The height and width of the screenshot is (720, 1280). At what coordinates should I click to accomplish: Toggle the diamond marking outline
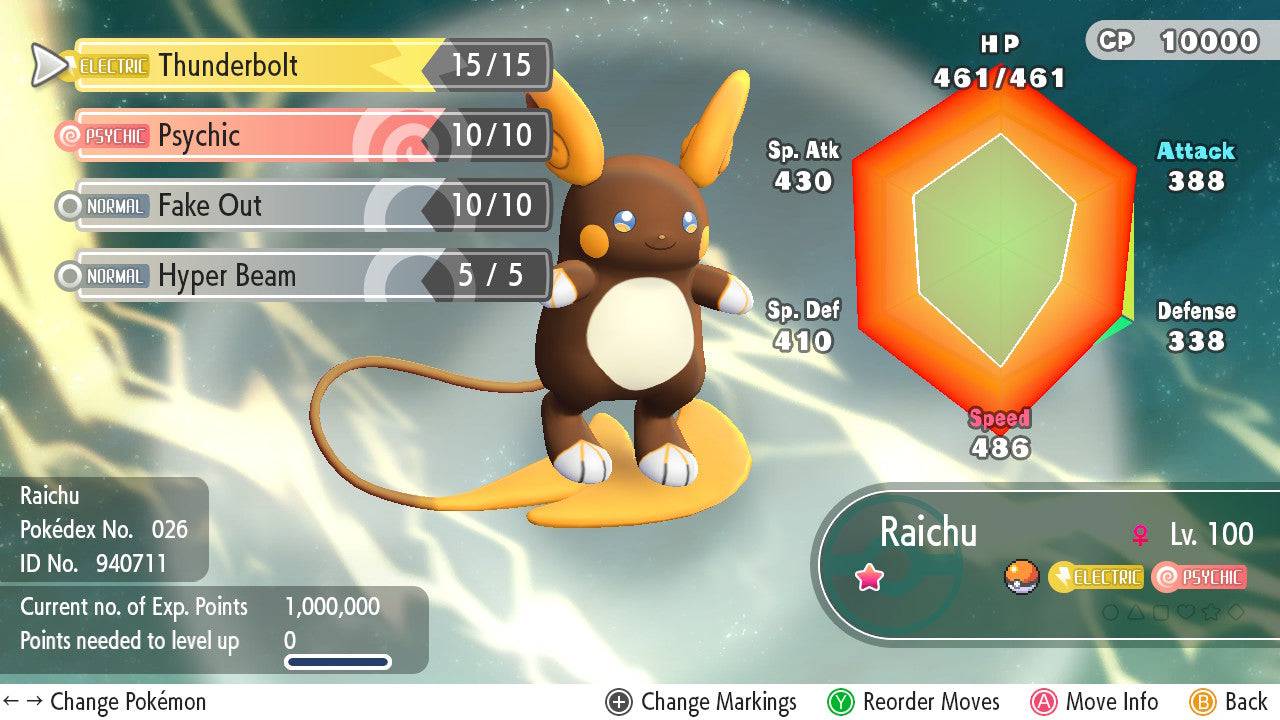click(x=1235, y=612)
